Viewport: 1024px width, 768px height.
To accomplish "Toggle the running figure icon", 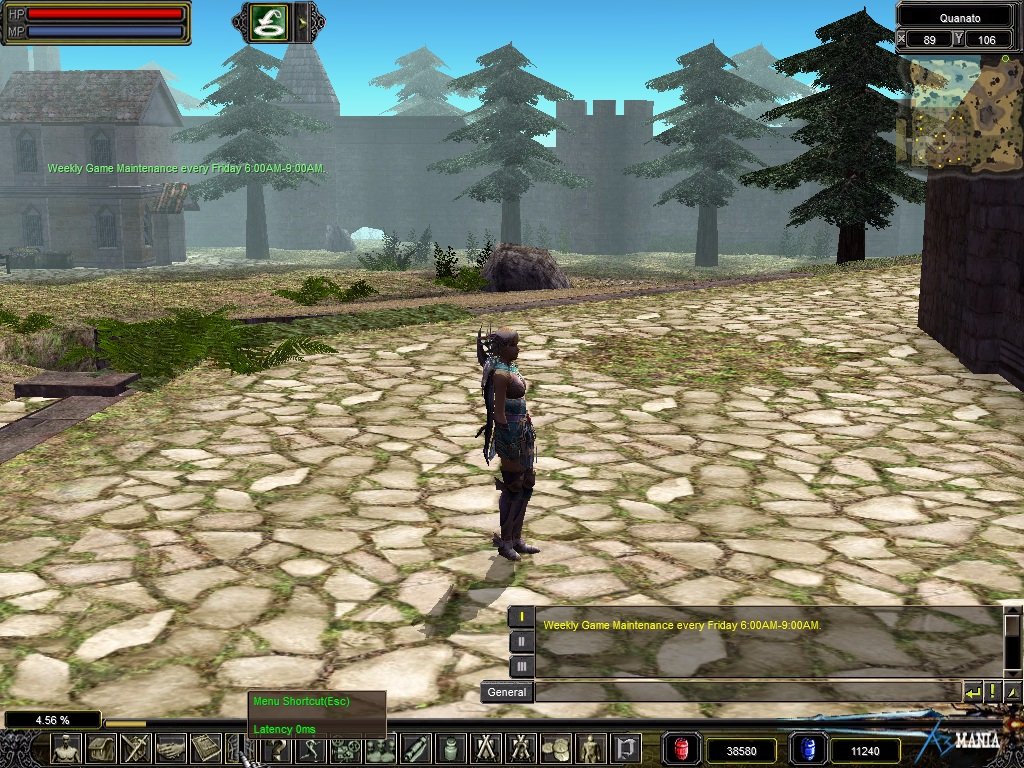I will click(x=310, y=748).
